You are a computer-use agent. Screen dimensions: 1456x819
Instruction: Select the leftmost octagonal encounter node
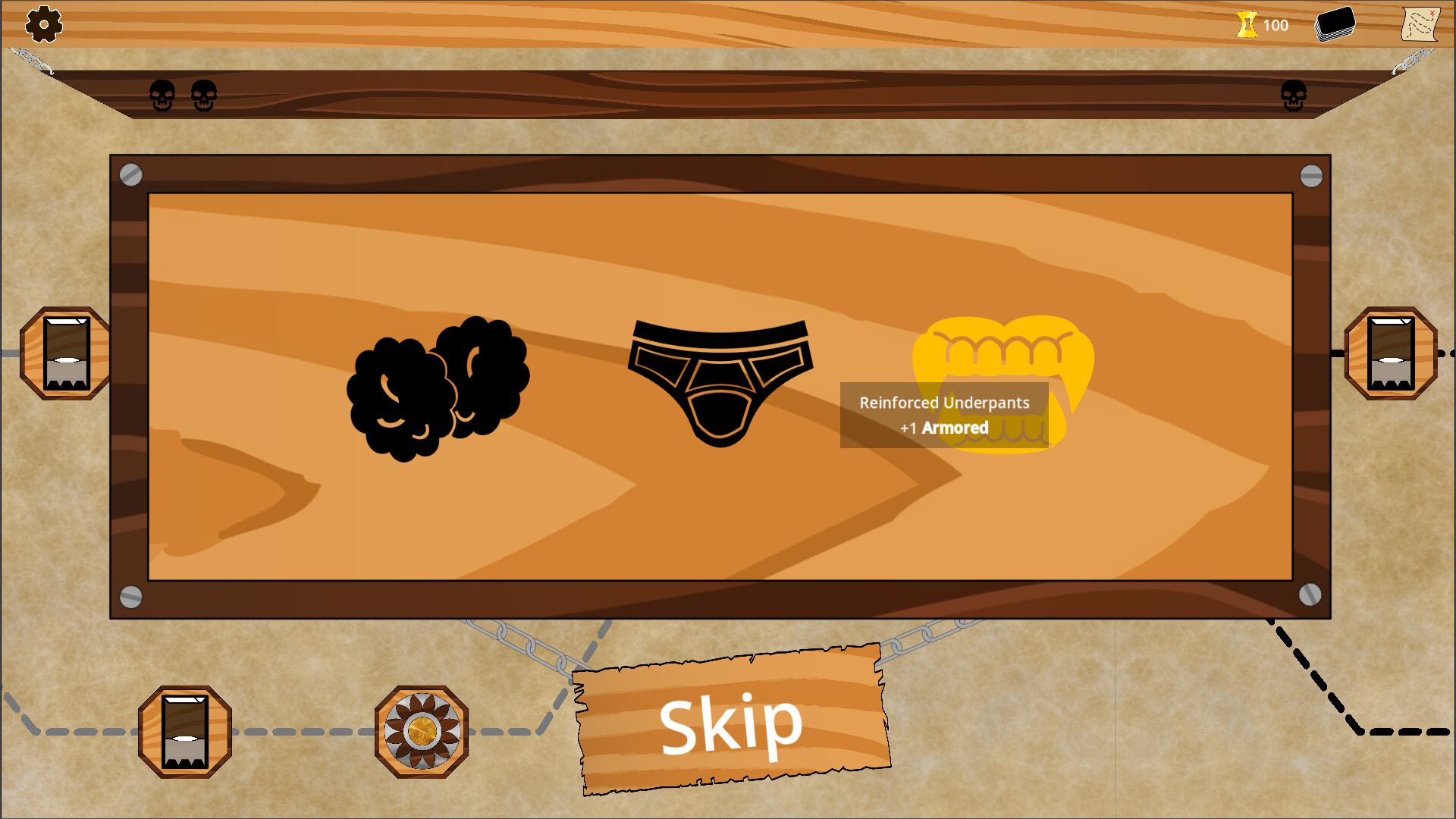point(63,353)
